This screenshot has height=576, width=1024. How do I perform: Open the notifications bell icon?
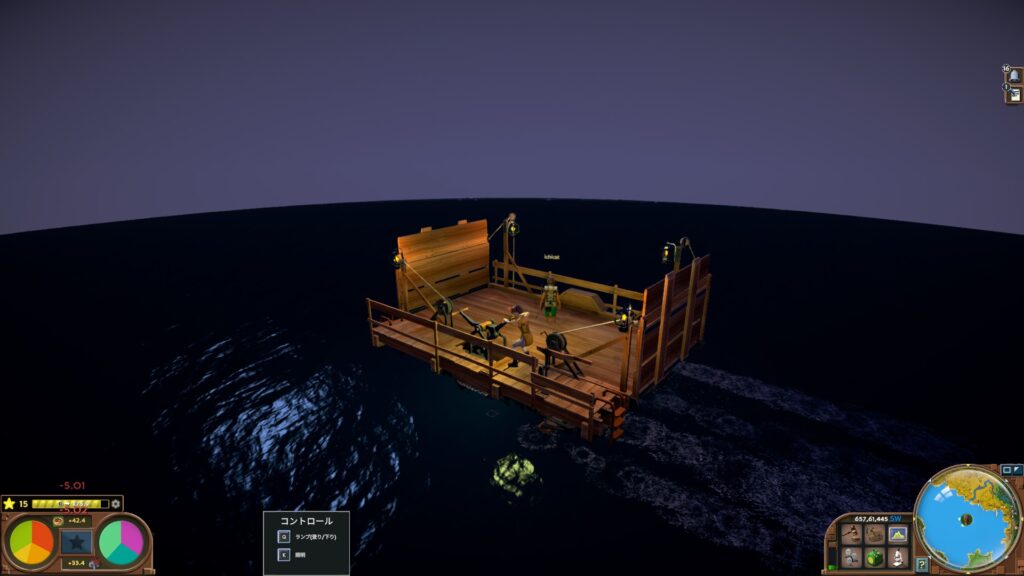point(1014,76)
